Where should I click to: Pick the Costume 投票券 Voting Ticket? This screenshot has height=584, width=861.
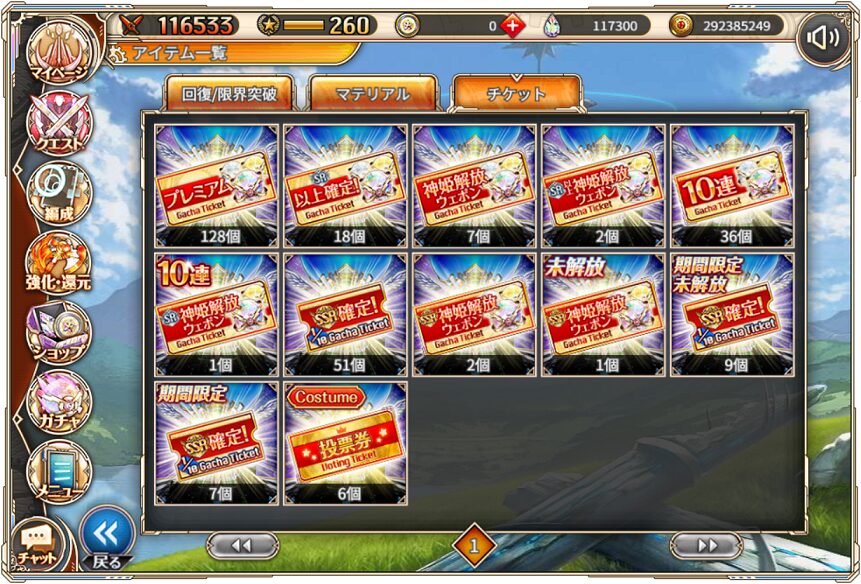pos(346,442)
